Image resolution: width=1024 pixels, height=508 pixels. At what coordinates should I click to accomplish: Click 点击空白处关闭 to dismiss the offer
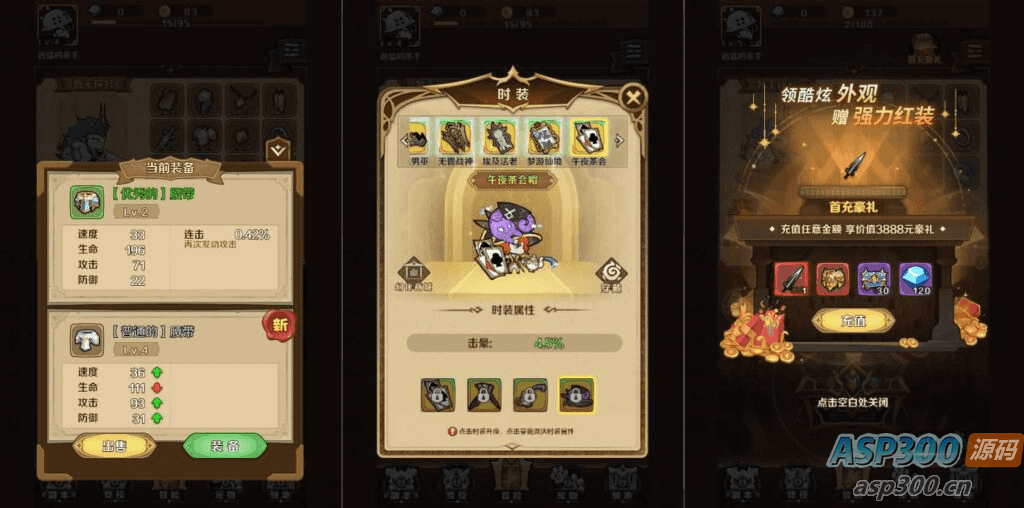point(853,403)
